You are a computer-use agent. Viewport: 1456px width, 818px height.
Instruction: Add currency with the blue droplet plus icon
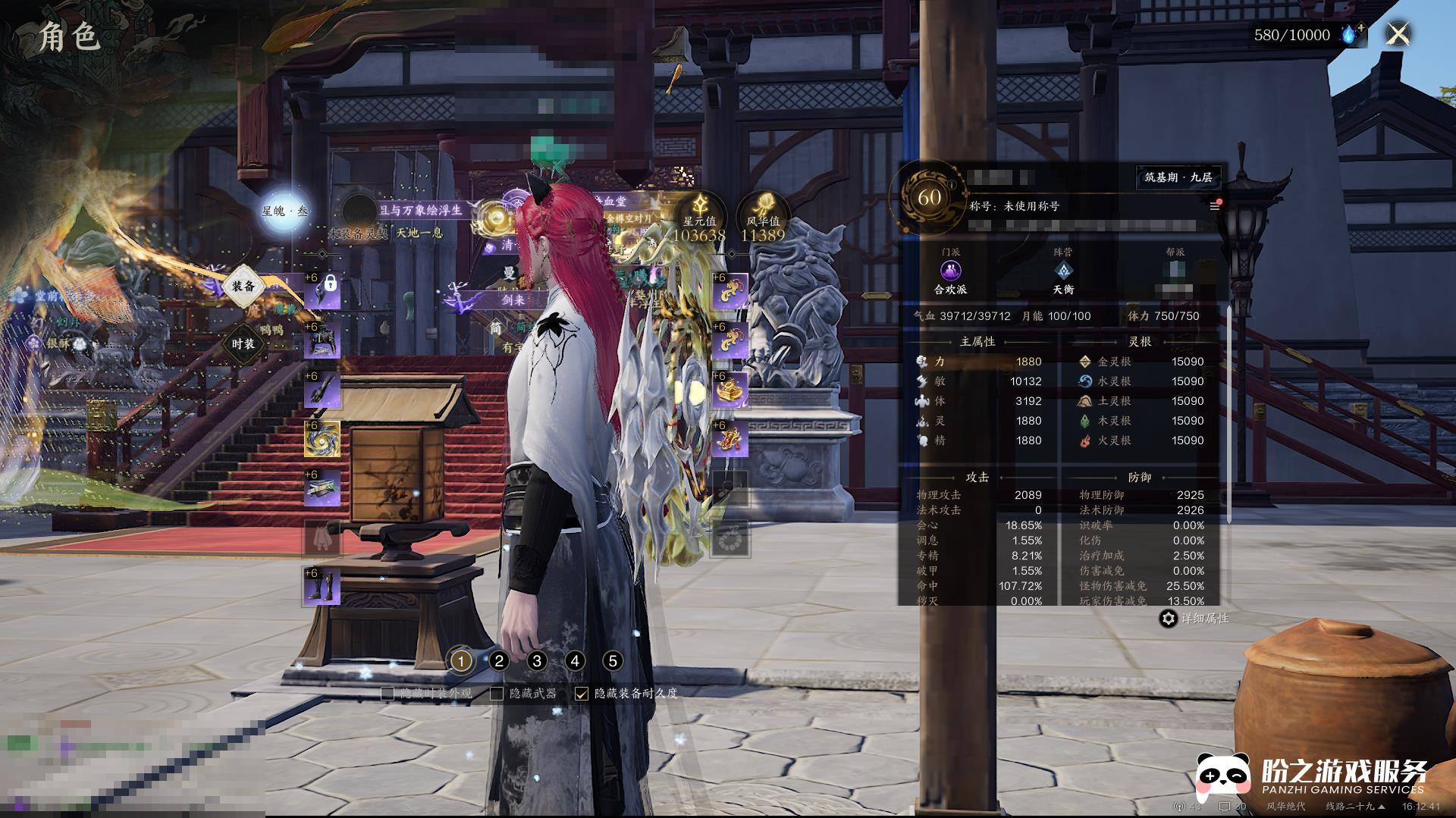pyautogui.click(x=1352, y=34)
